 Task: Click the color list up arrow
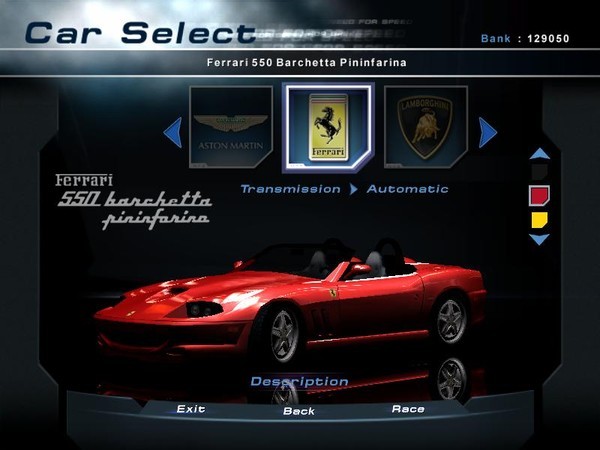click(539, 154)
